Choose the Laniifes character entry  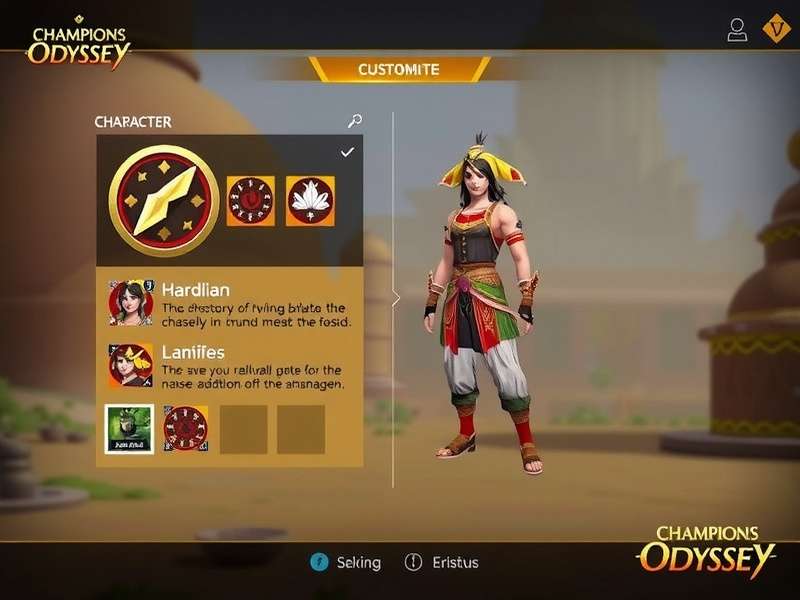[x=230, y=366]
